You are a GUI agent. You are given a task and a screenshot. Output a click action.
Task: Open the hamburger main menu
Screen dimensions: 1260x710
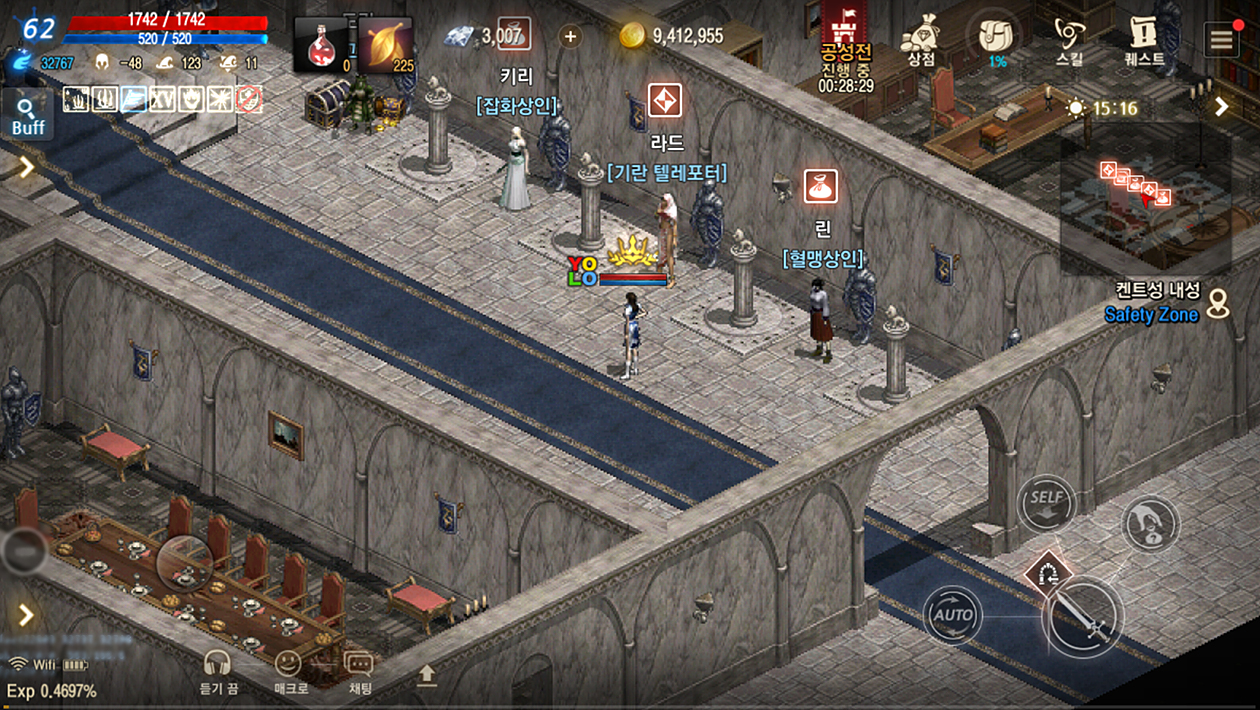(x=1221, y=40)
